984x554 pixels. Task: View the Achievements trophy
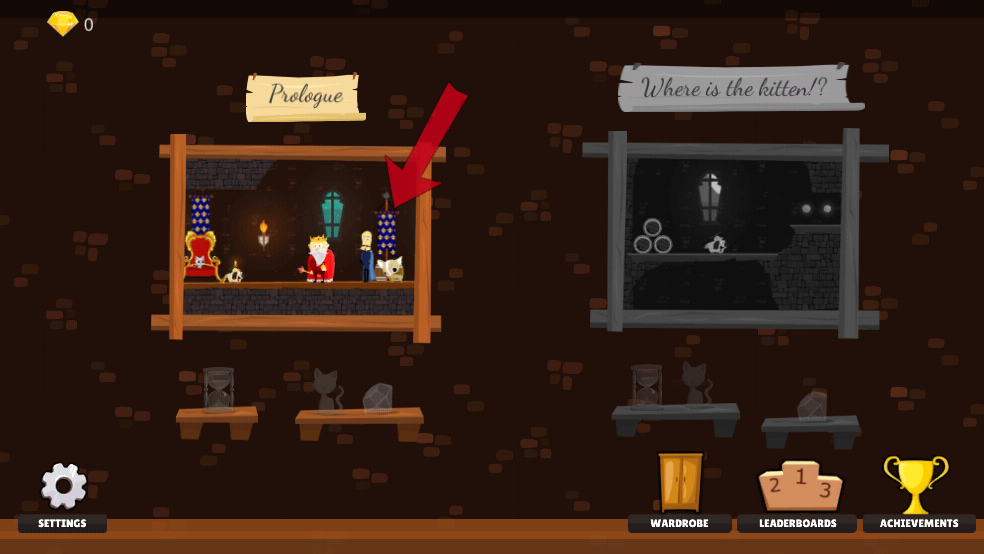(915, 485)
